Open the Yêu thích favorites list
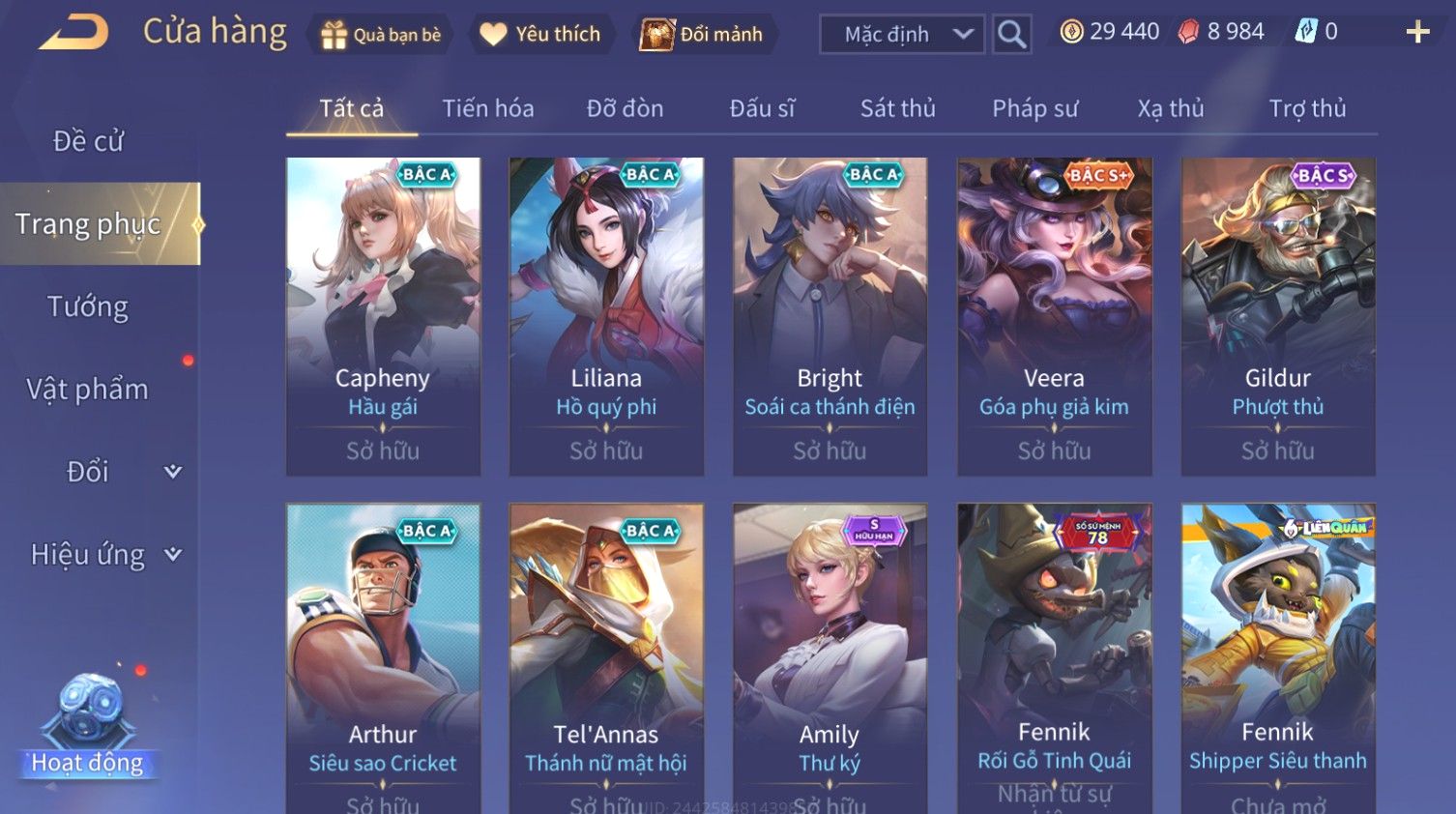The image size is (1456, 814). pyautogui.click(x=540, y=35)
